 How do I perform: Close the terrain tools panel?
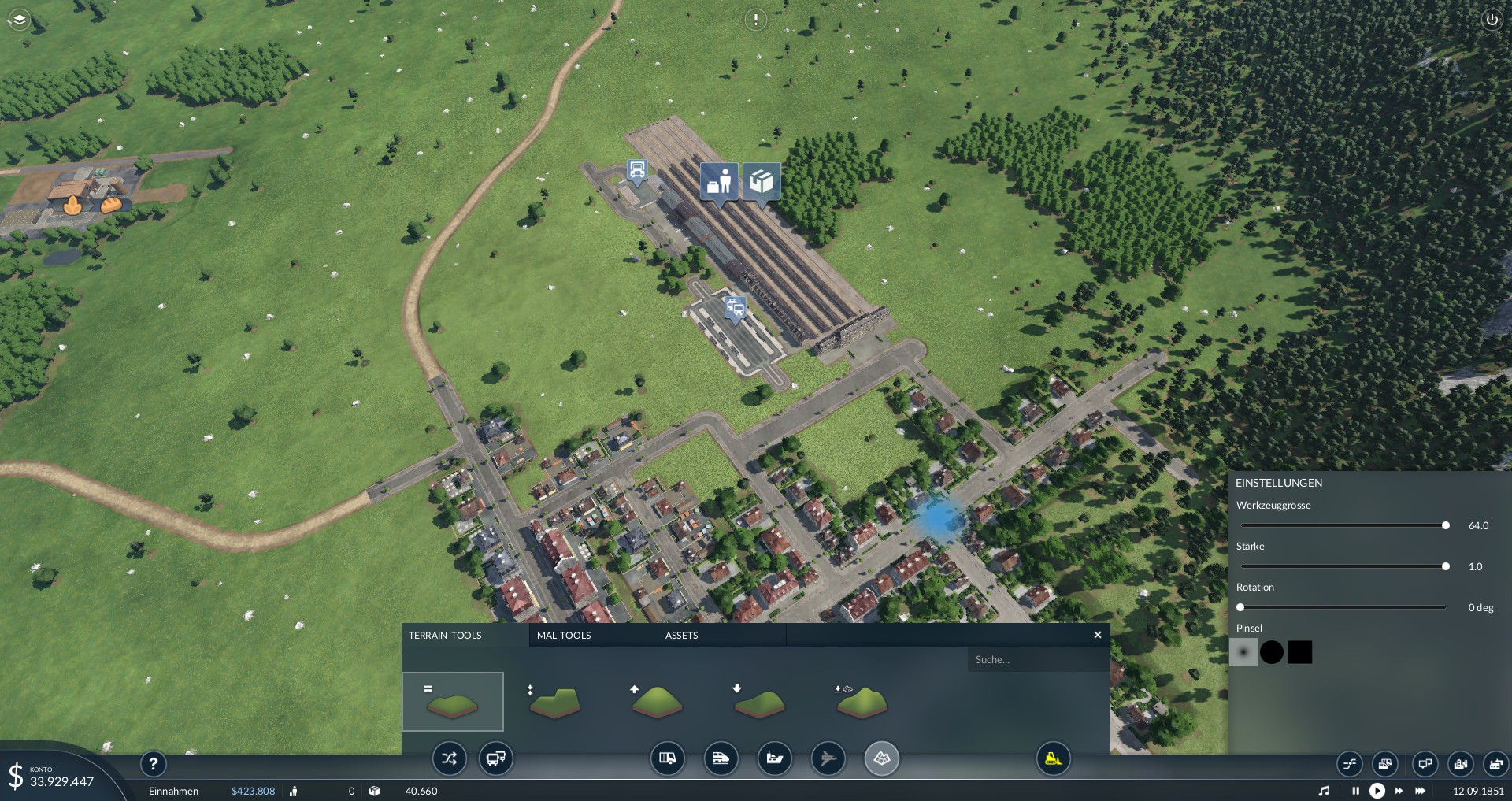(1098, 635)
